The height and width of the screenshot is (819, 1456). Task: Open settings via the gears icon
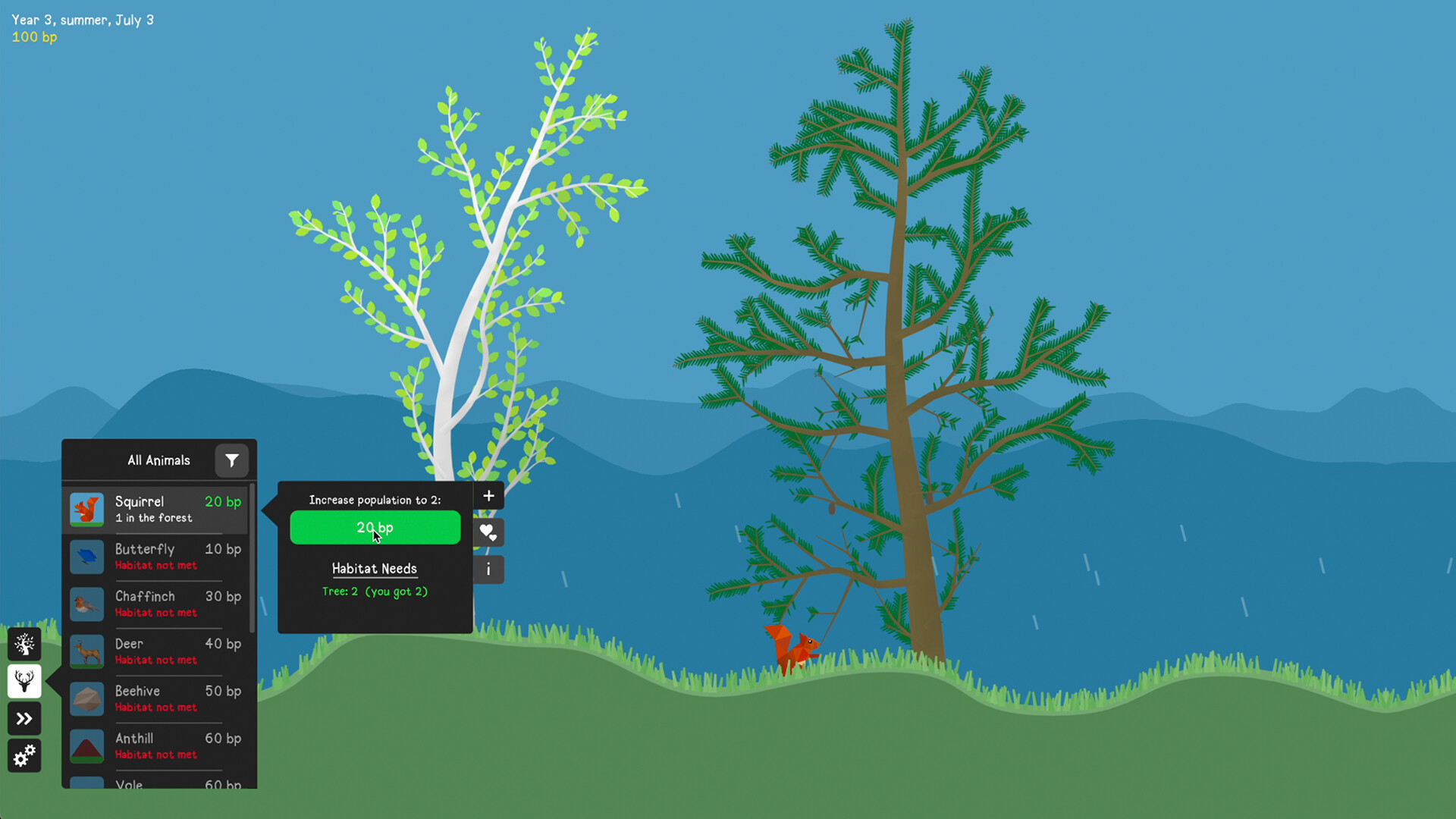[24, 755]
